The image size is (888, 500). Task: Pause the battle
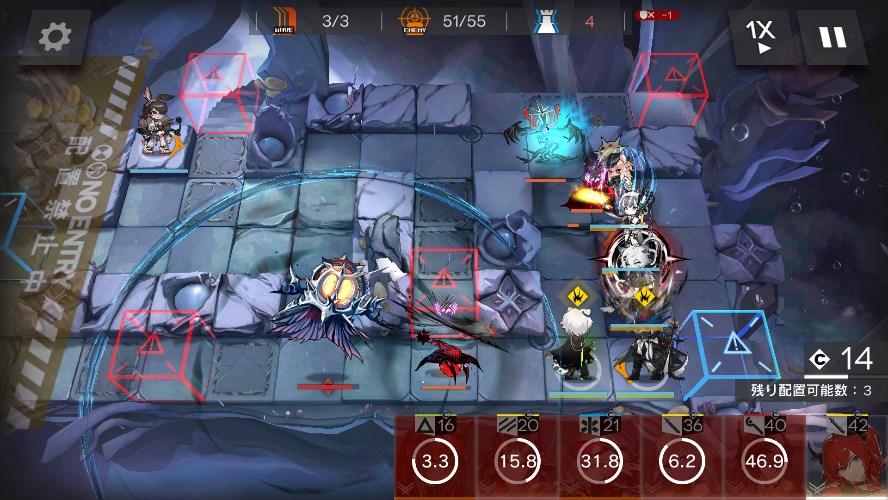(832, 37)
